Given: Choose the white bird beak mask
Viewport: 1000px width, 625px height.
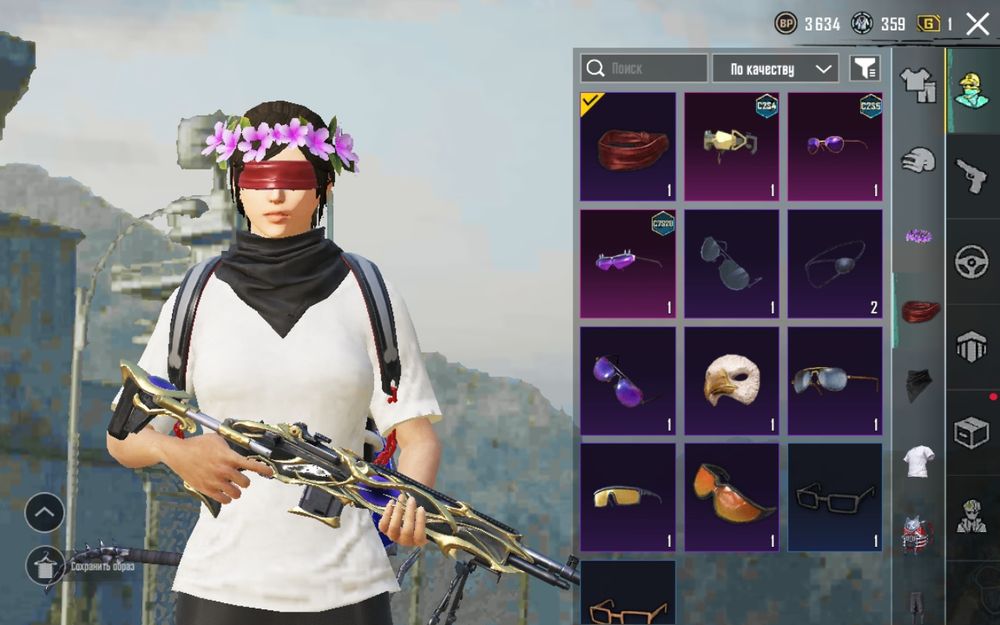Looking at the screenshot, I should (x=731, y=381).
